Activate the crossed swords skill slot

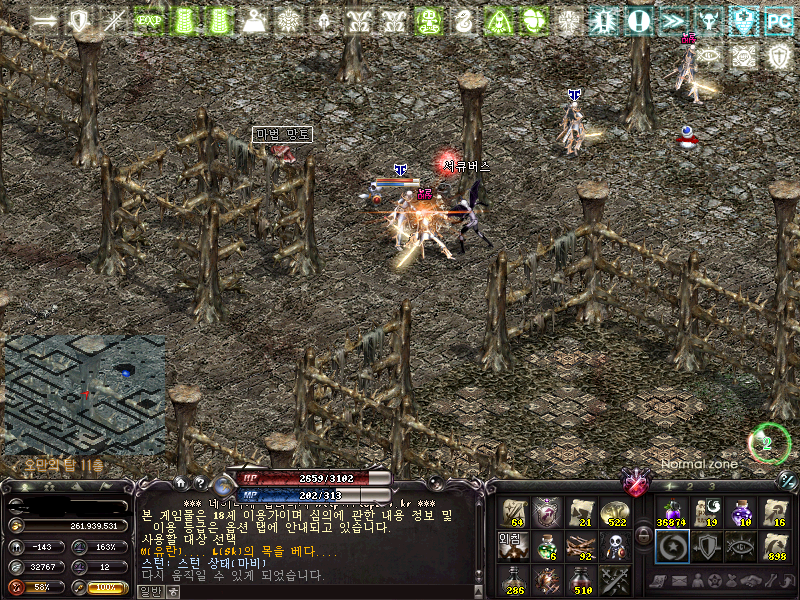click(x=614, y=580)
